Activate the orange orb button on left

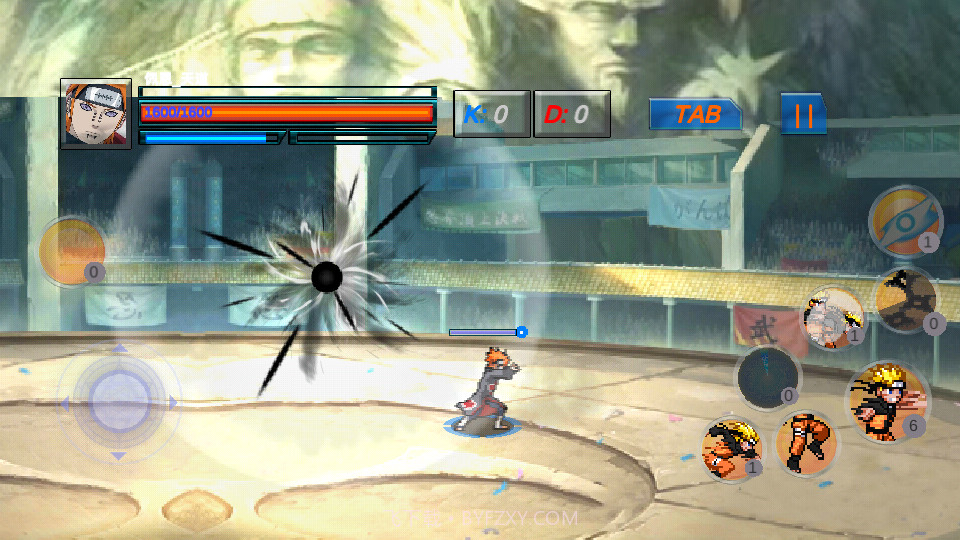point(72,251)
